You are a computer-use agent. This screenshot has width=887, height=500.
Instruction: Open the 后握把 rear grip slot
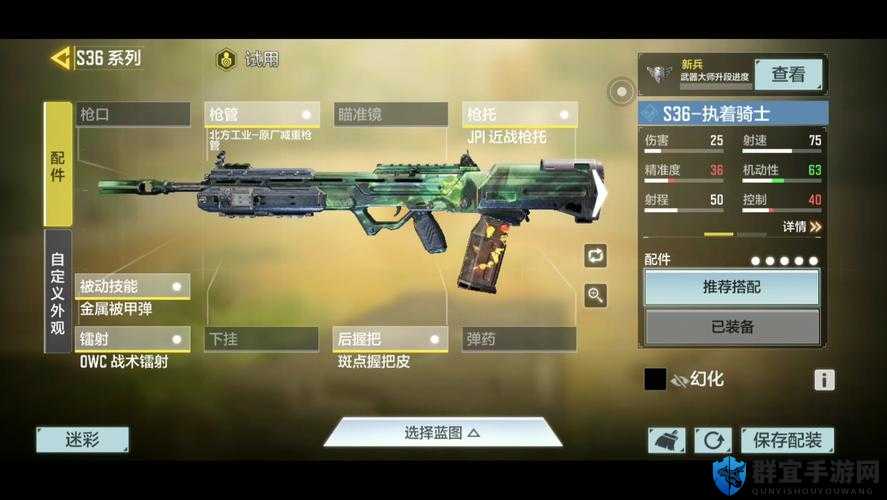(391, 339)
